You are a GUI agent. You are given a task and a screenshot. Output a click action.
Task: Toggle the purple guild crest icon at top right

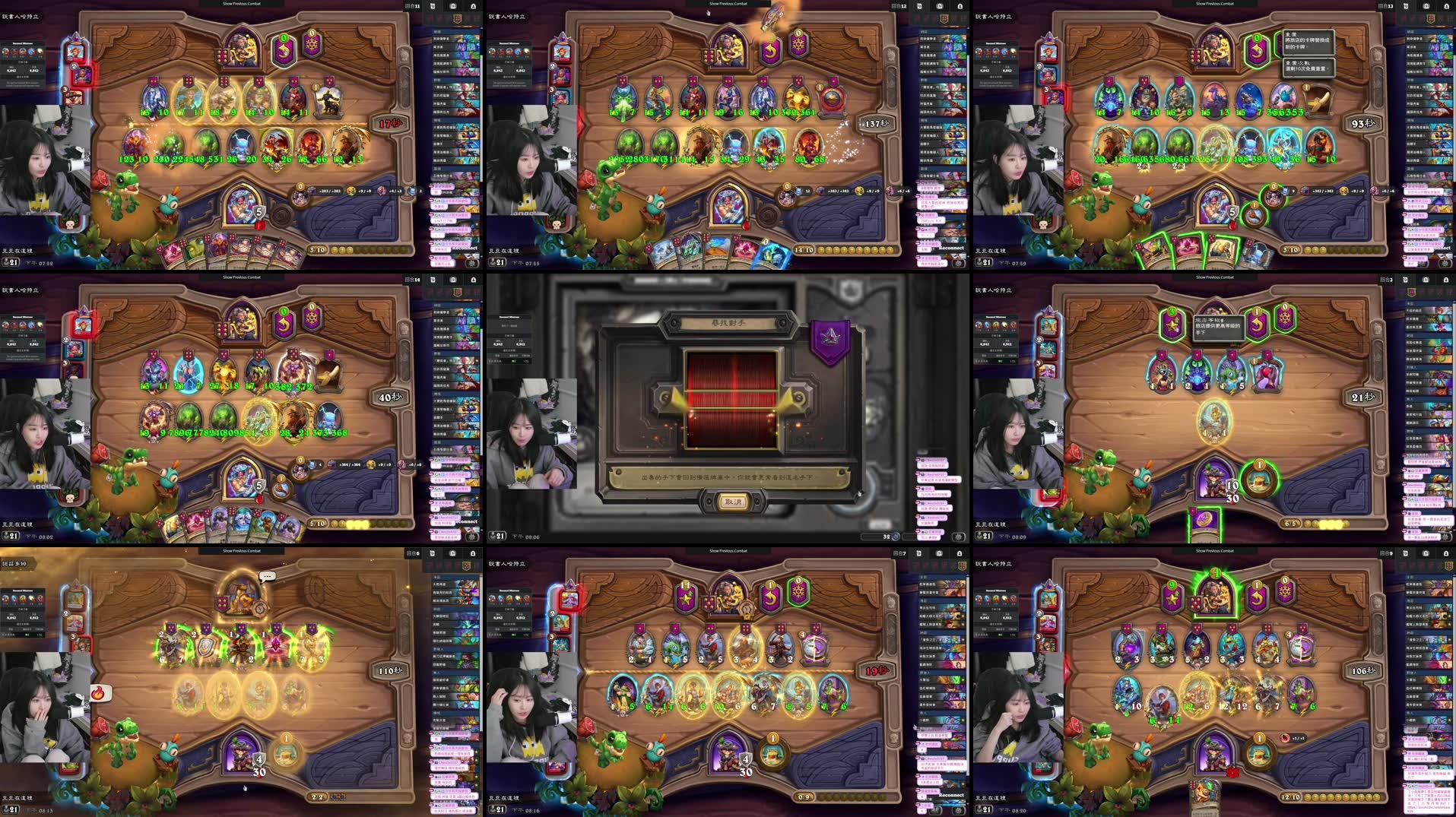click(x=1430, y=18)
